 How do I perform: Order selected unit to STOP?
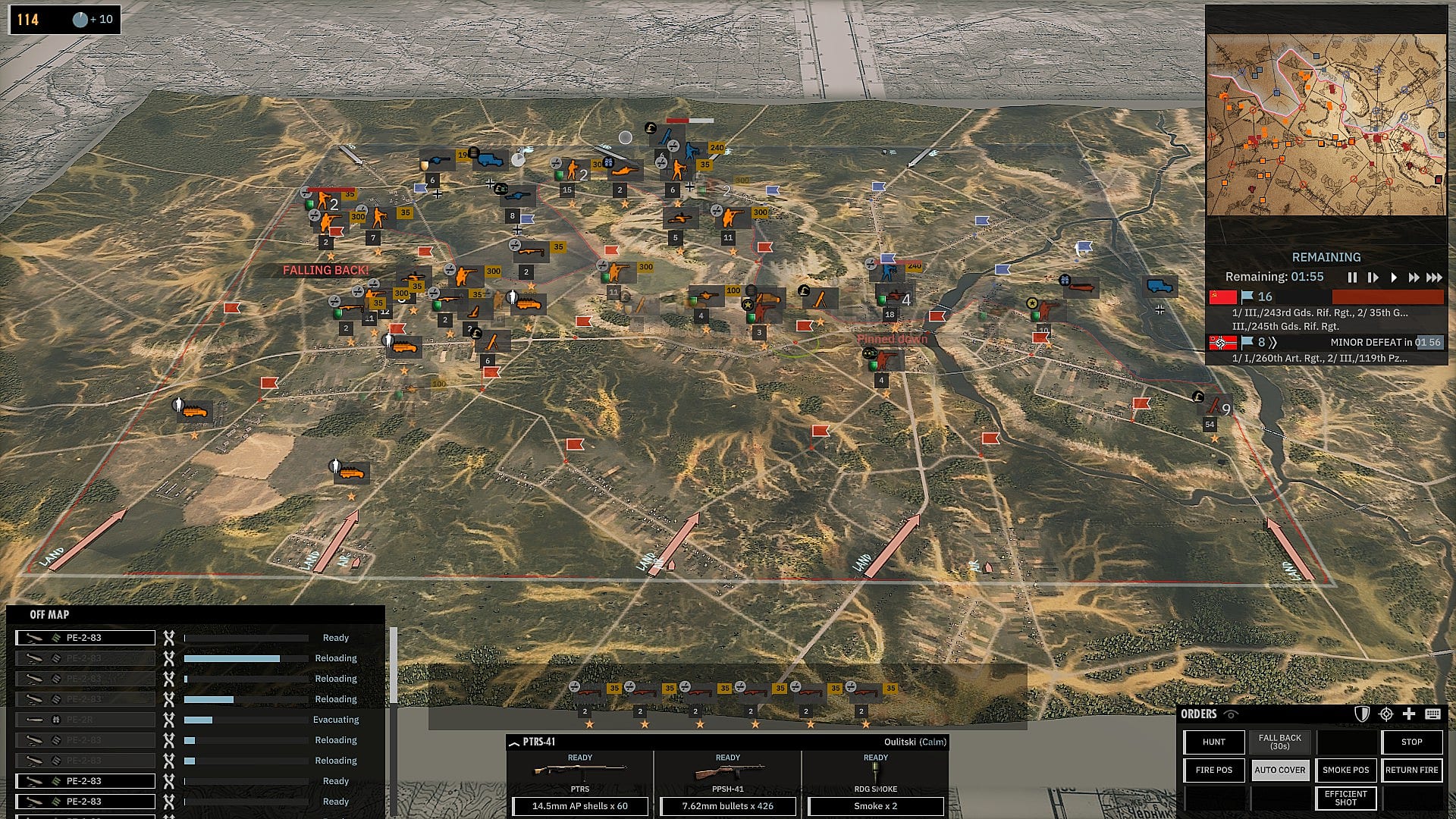(1411, 742)
